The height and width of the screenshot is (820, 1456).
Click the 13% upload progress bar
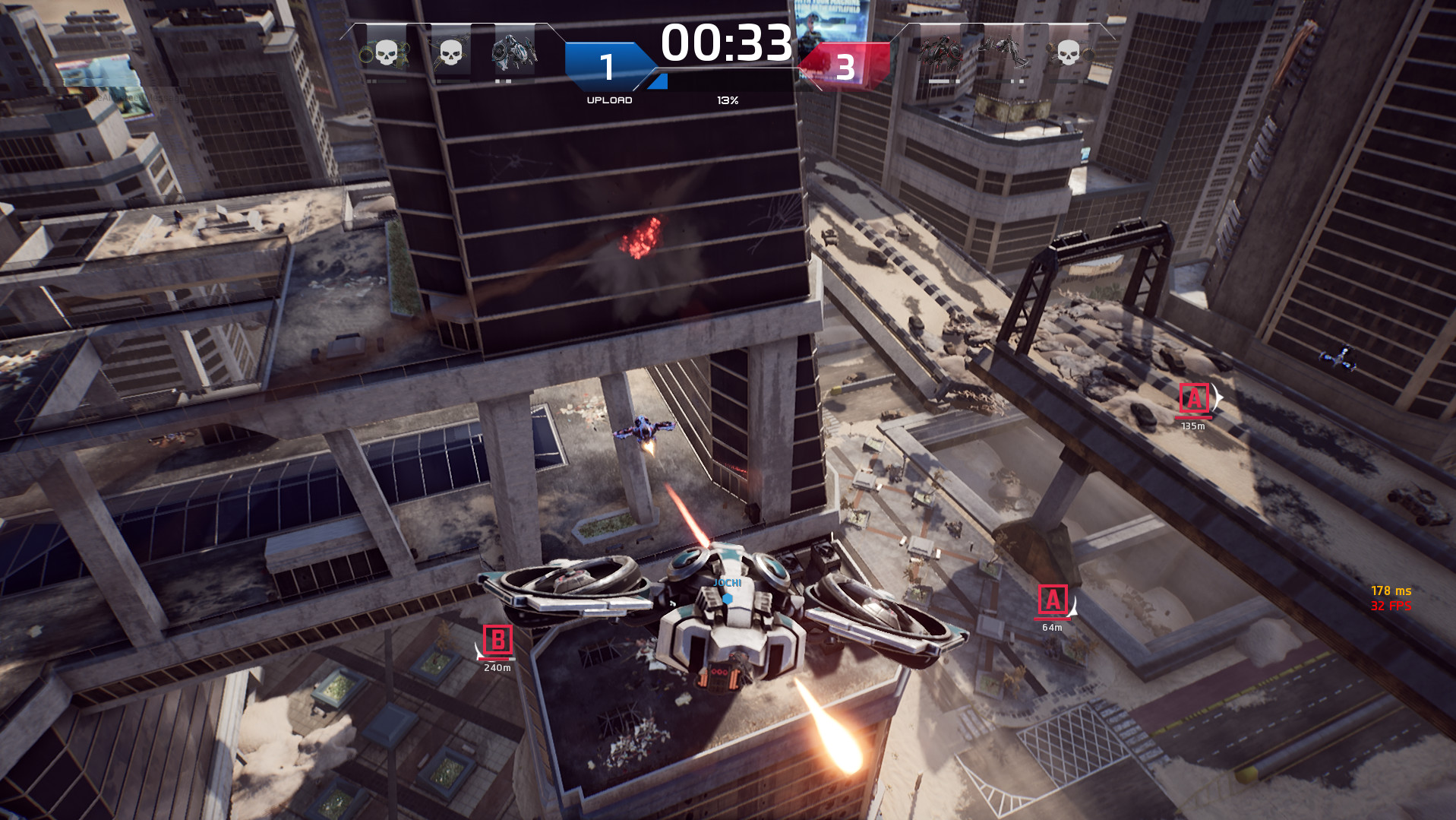click(727, 100)
